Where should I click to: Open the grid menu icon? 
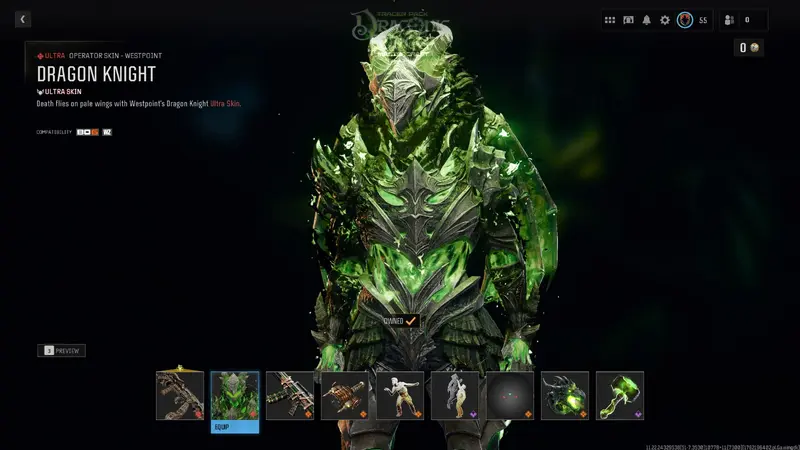click(x=610, y=20)
